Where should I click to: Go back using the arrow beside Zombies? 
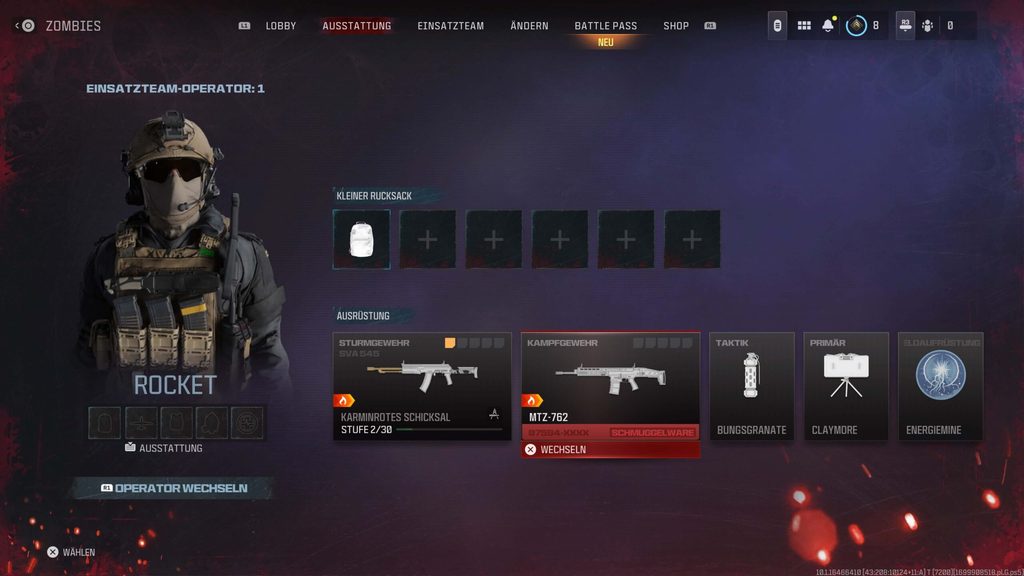pos(18,26)
